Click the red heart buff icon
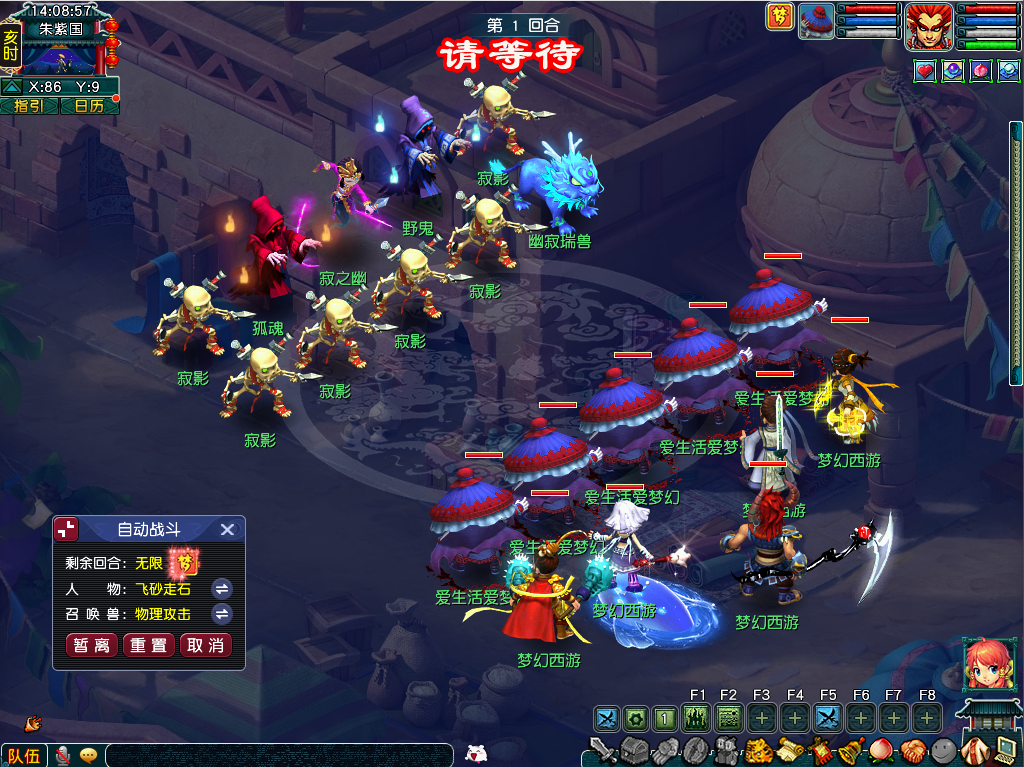This screenshot has height=767, width=1024. click(x=925, y=71)
